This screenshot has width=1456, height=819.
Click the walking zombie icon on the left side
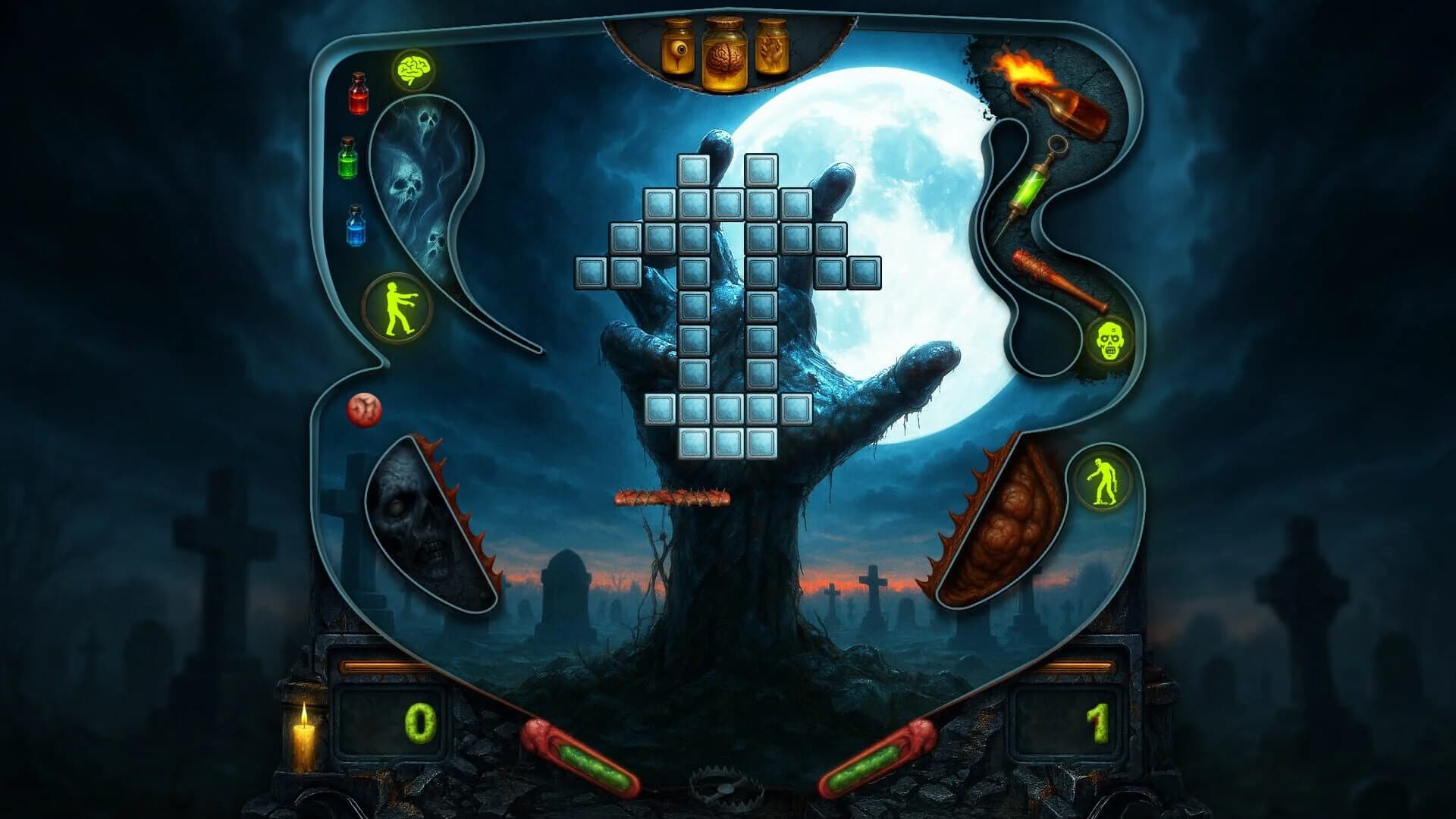click(x=397, y=306)
